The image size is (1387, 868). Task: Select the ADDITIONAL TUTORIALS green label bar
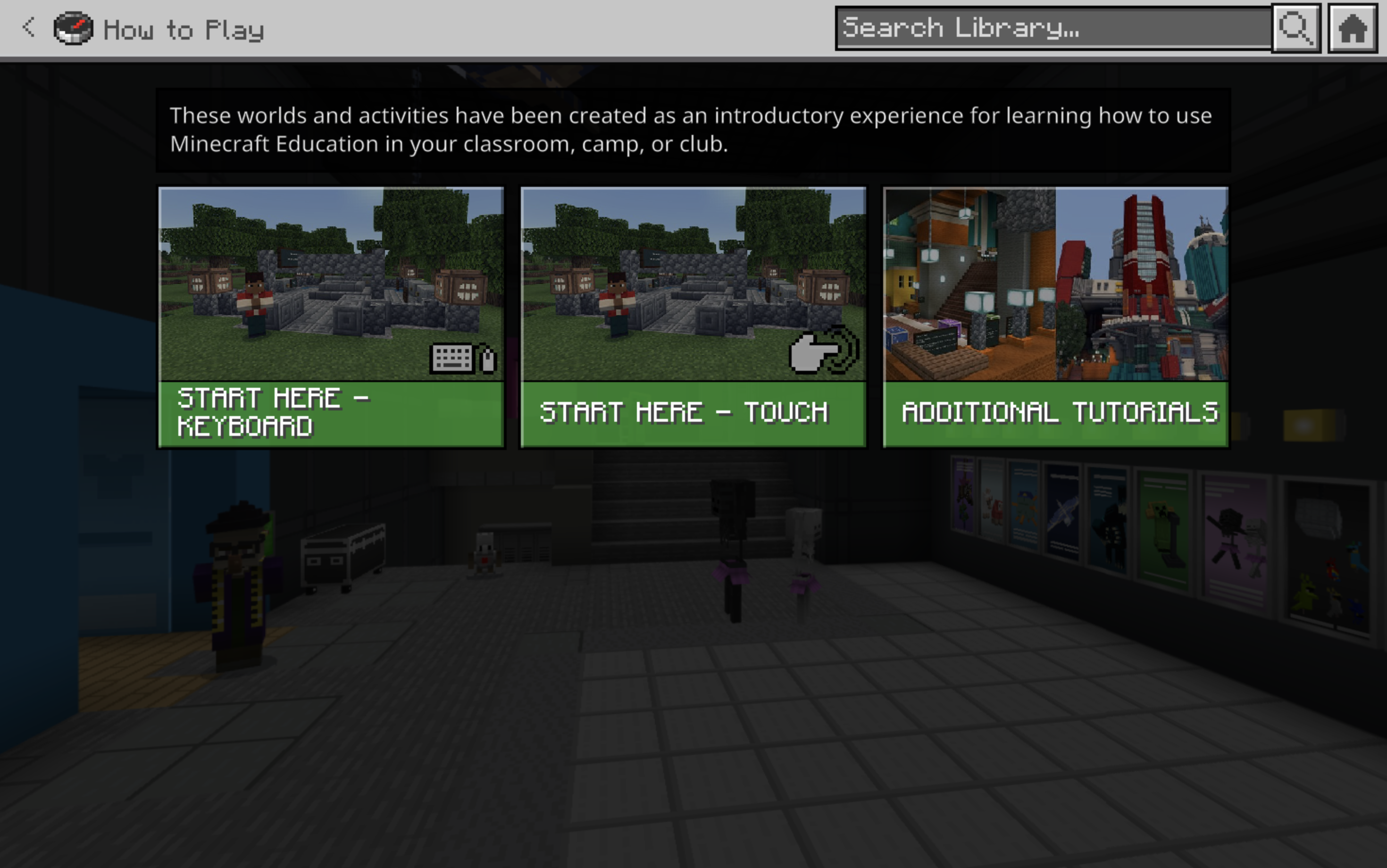pos(1058,412)
